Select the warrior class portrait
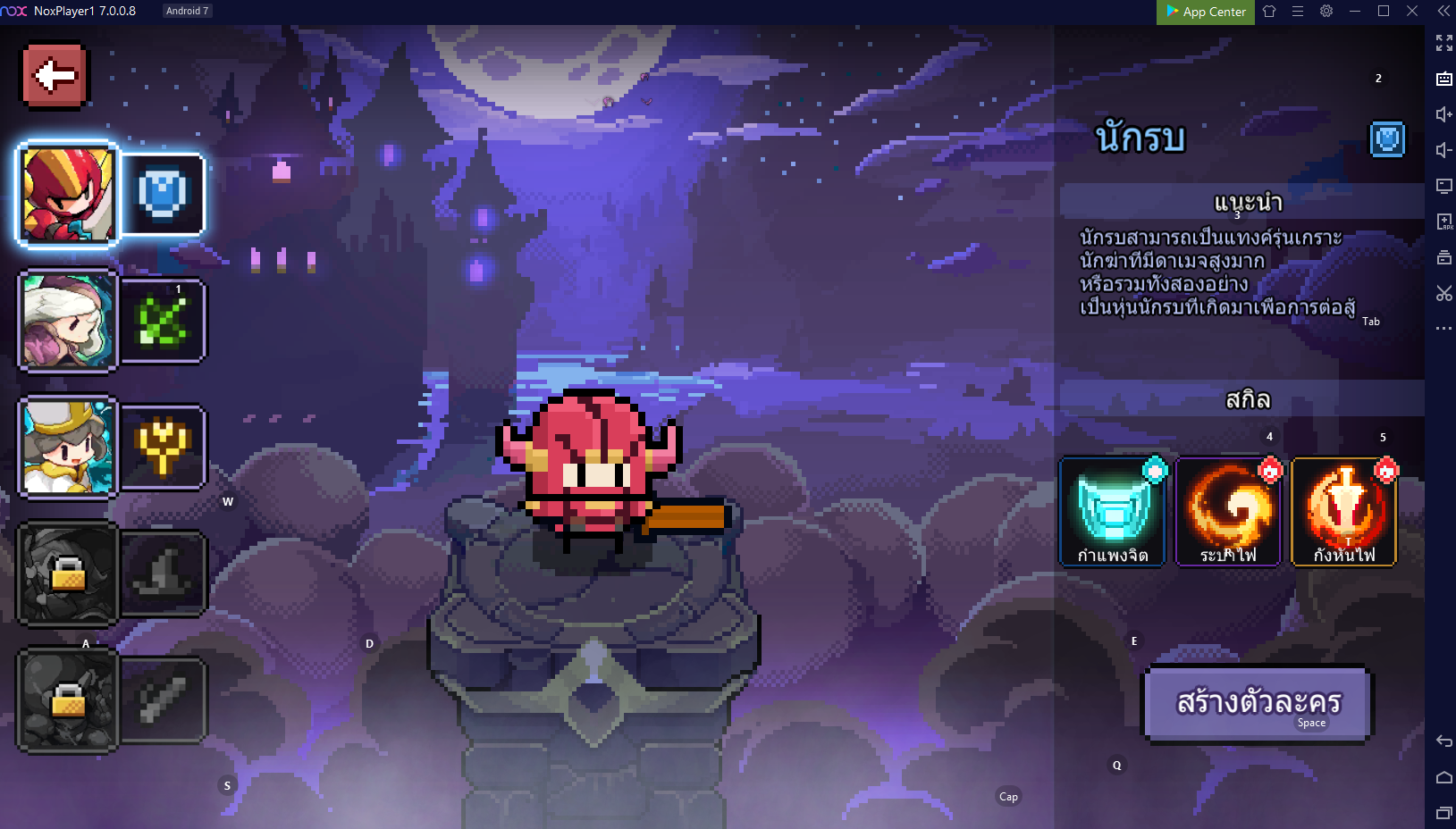The width and height of the screenshot is (1456, 829). pos(67,194)
